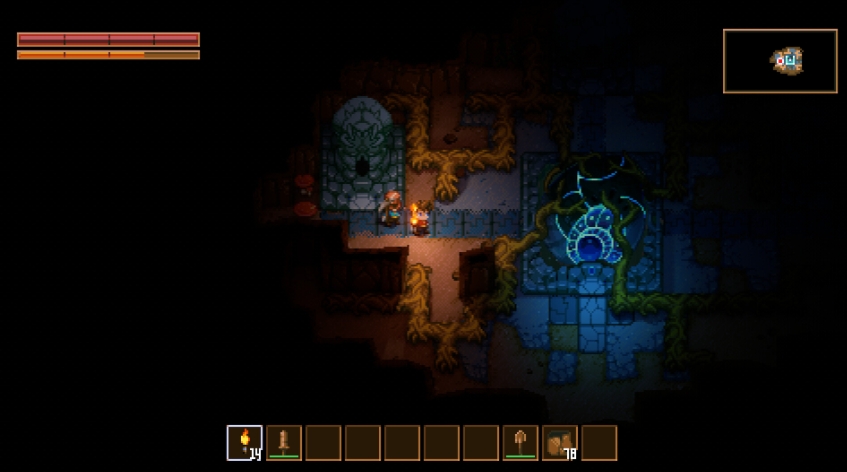The image size is (847, 472).
Task: Select the torch hotbar slot
Action: point(245,442)
